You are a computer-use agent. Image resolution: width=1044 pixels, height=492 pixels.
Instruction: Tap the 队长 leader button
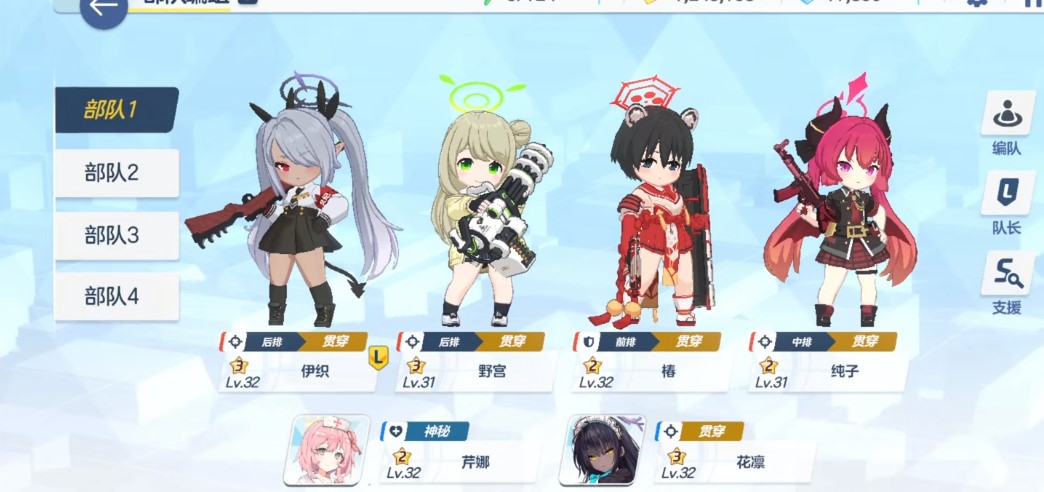coord(1006,203)
